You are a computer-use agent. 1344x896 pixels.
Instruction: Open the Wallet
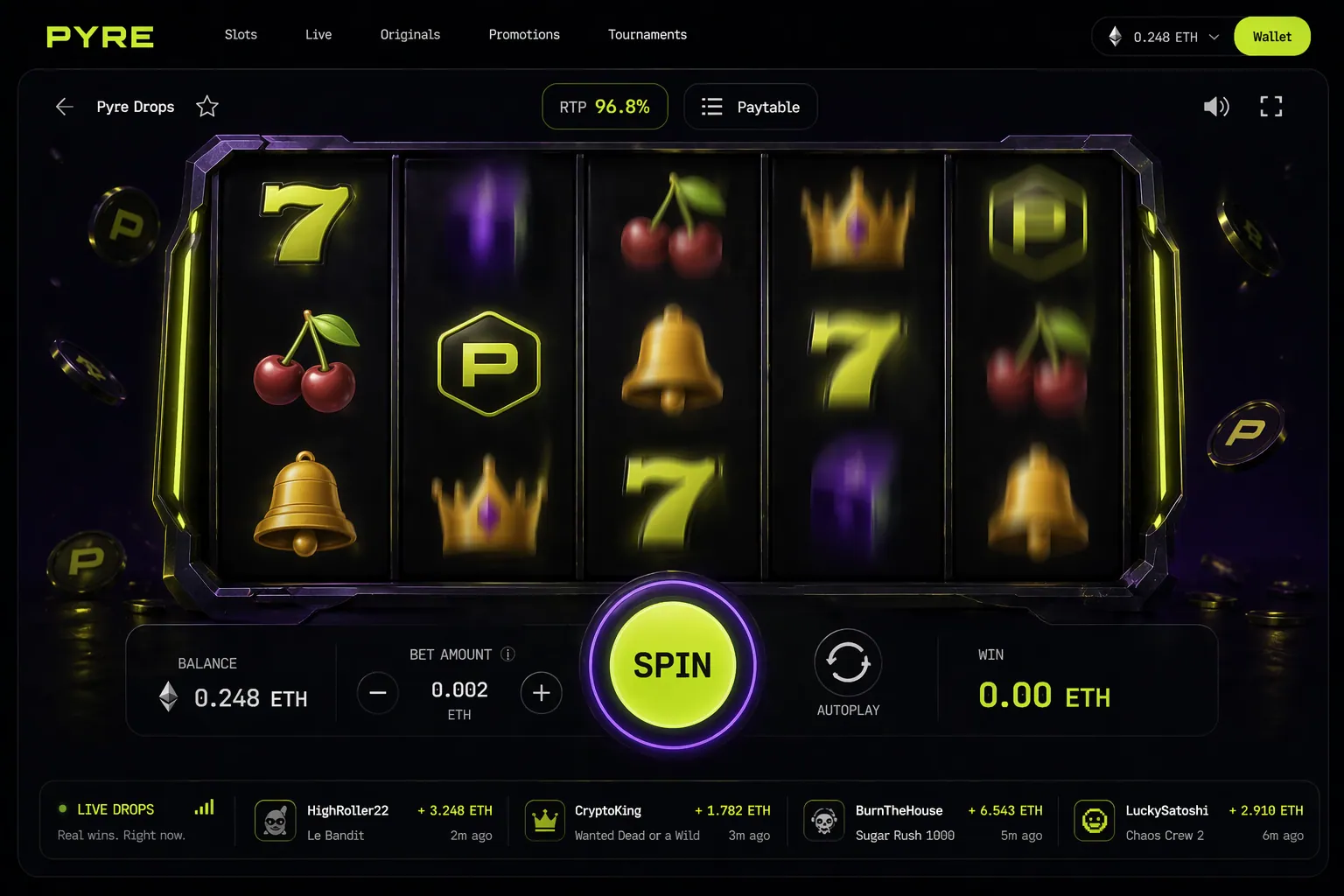(1271, 36)
